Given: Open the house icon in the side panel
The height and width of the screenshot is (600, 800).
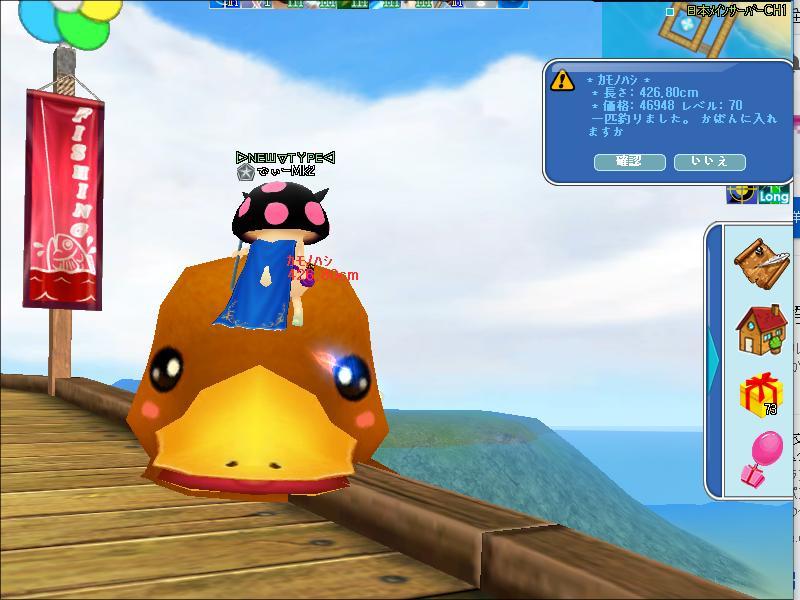Looking at the screenshot, I should [x=760, y=330].
